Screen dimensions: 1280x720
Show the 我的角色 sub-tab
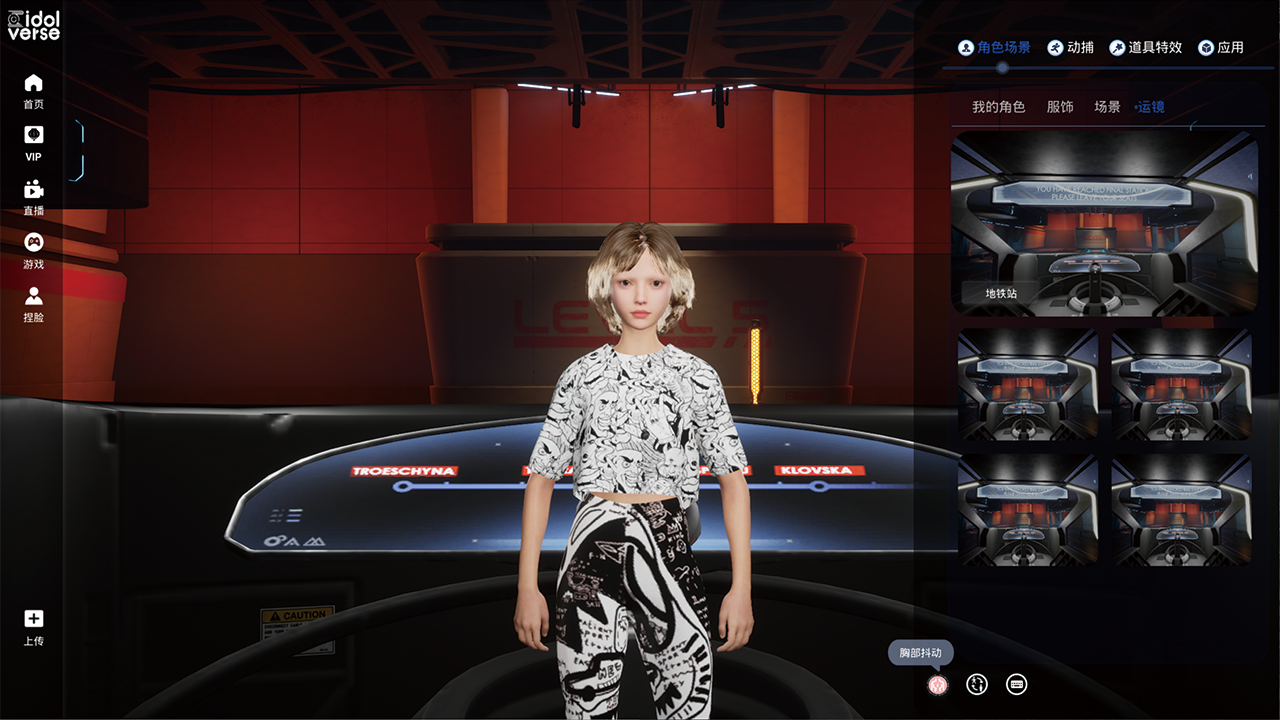coord(998,107)
